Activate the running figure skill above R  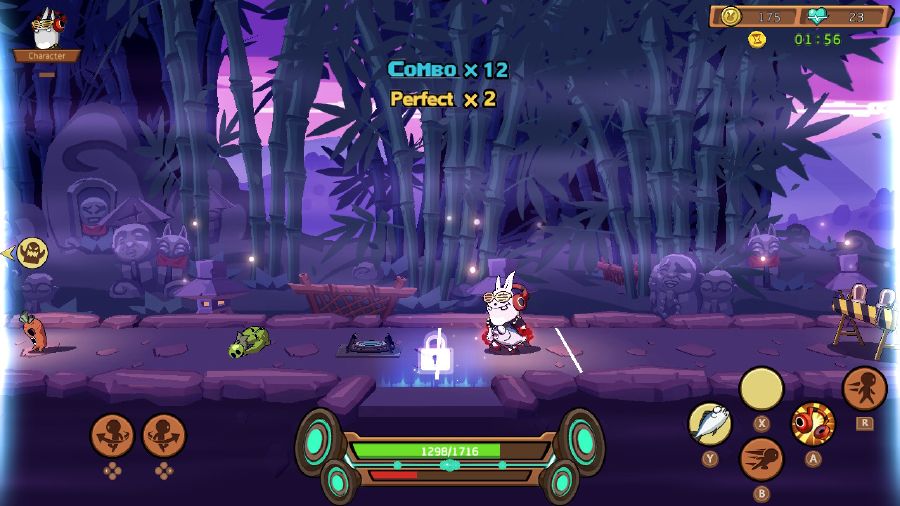864,389
